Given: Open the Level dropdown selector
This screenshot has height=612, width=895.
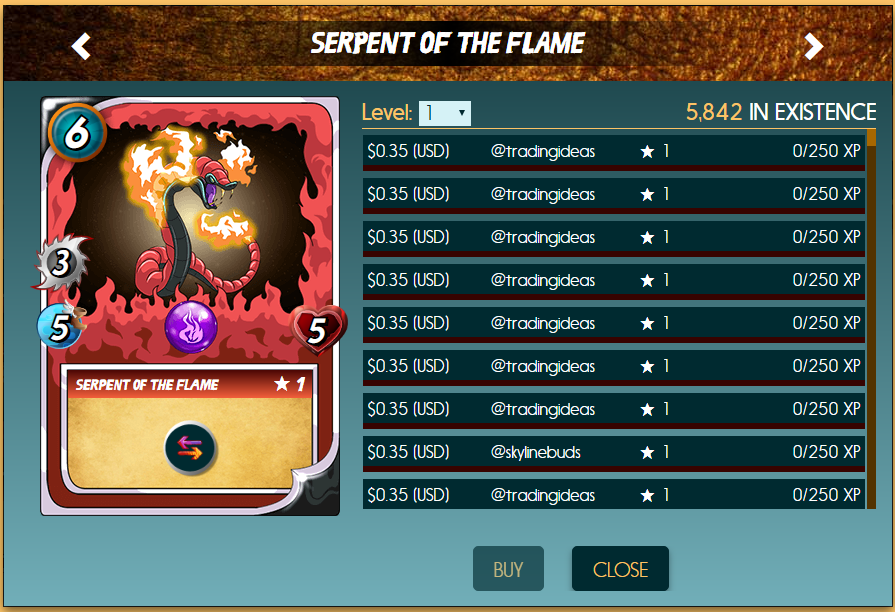Looking at the screenshot, I should (x=444, y=113).
